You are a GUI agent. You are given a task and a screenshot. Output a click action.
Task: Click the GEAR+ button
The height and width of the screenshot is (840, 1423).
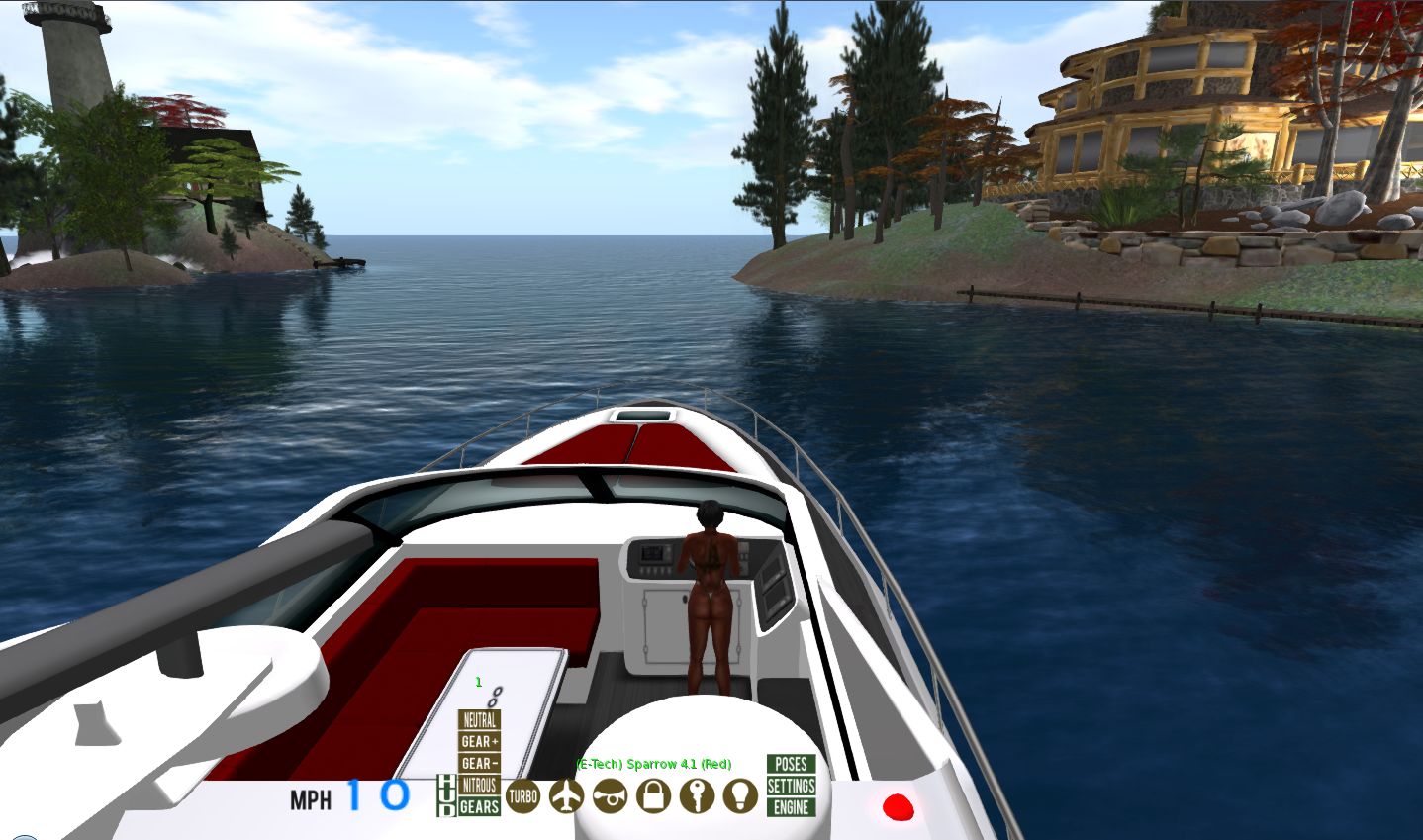tap(480, 742)
